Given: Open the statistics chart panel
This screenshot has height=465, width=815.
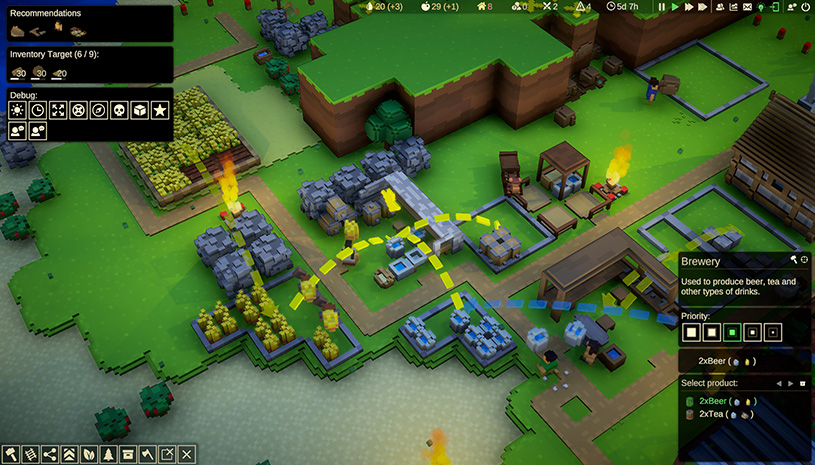Looking at the screenshot, I should [x=733, y=7].
